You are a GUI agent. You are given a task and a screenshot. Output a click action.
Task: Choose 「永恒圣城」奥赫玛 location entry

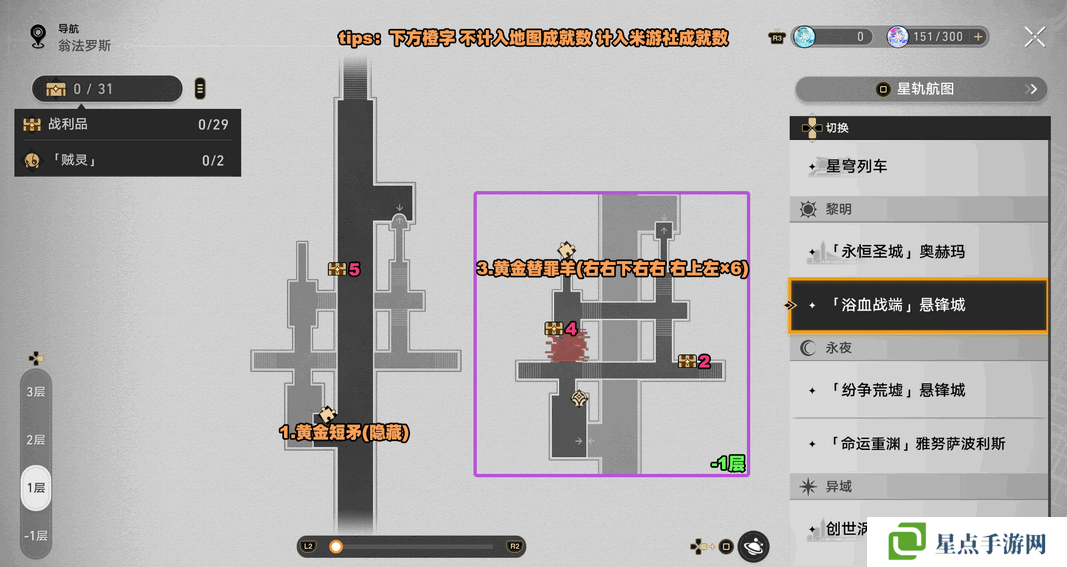920,251
